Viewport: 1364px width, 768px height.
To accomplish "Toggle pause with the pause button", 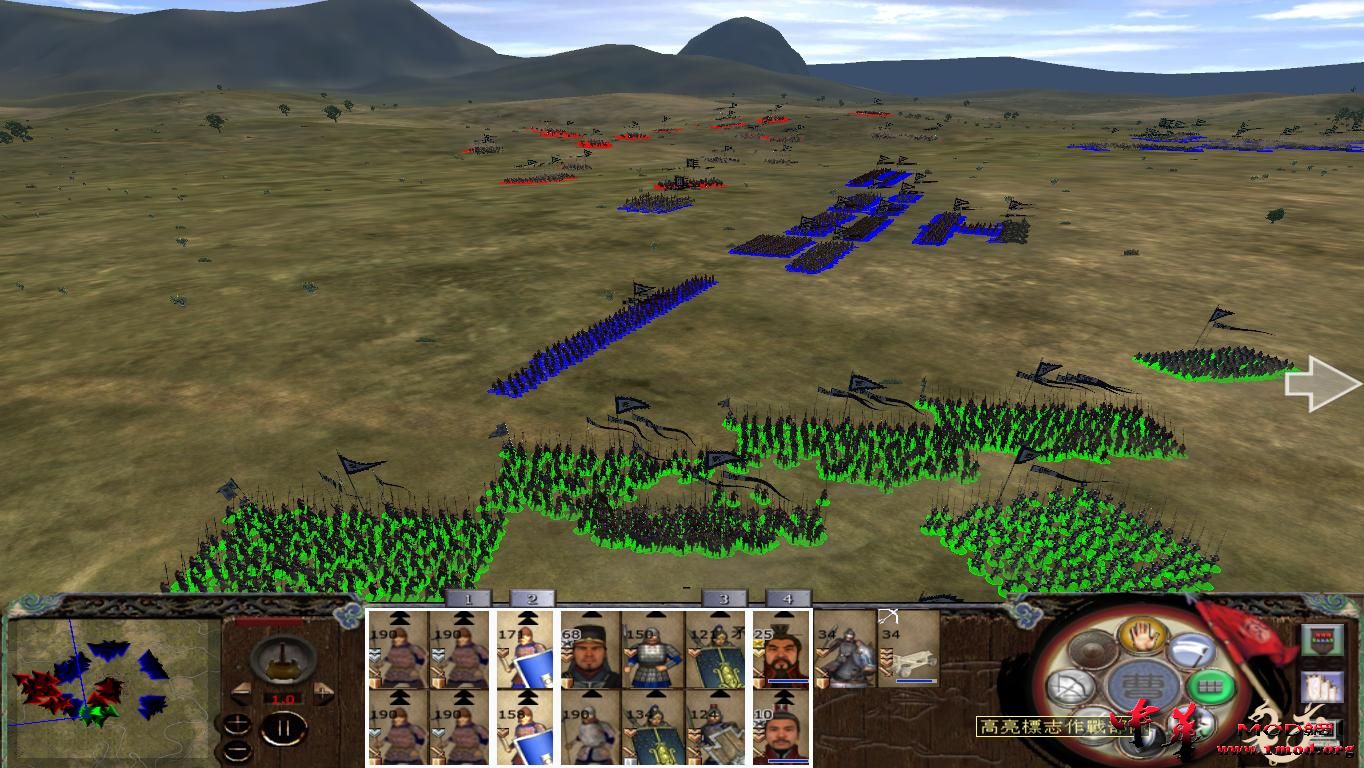I will tap(283, 729).
